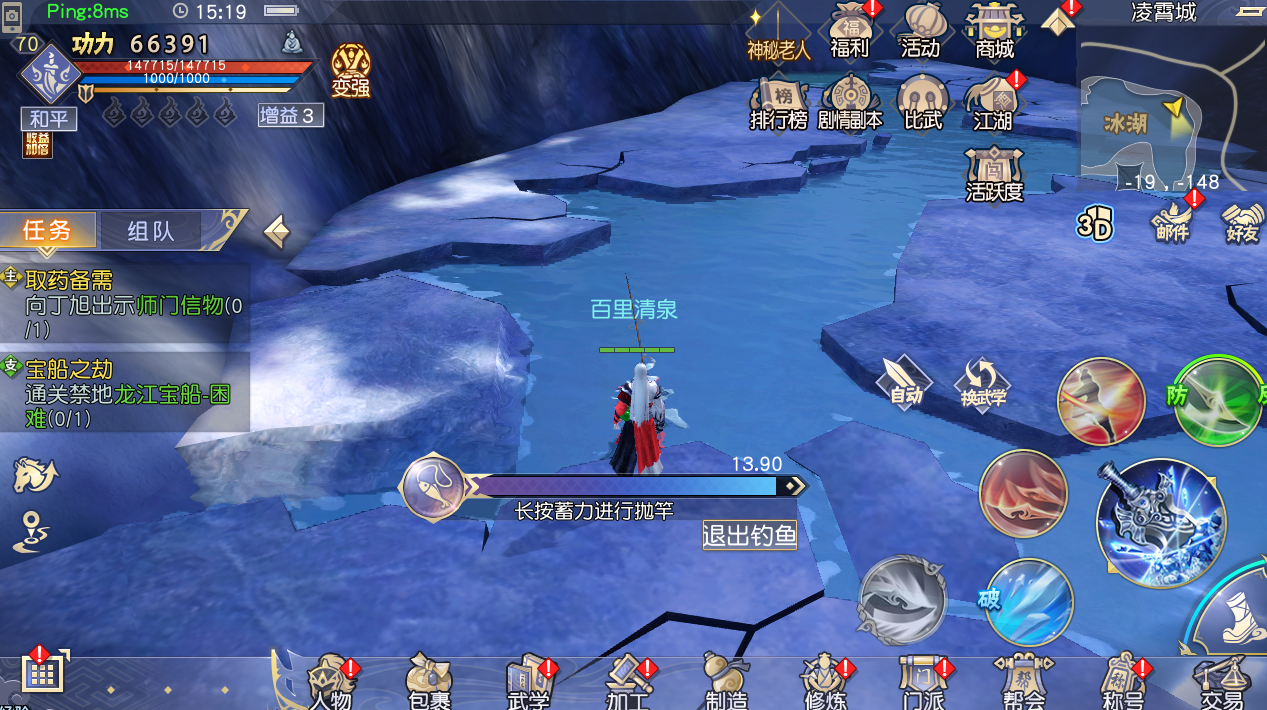Click the 变强 get stronger icon
Screen dimensions: 1267x710
(x=351, y=71)
